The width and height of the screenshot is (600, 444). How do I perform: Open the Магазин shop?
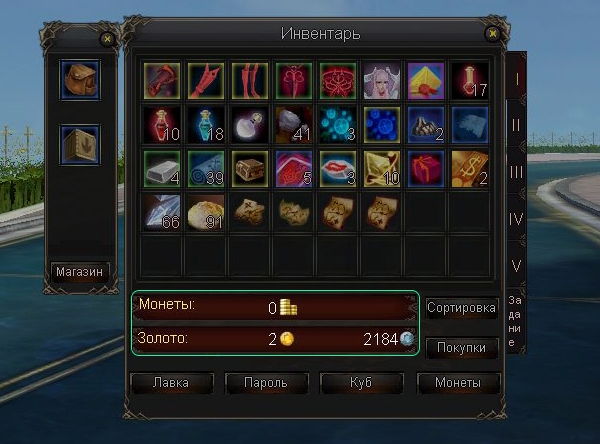tap(80, 271)
